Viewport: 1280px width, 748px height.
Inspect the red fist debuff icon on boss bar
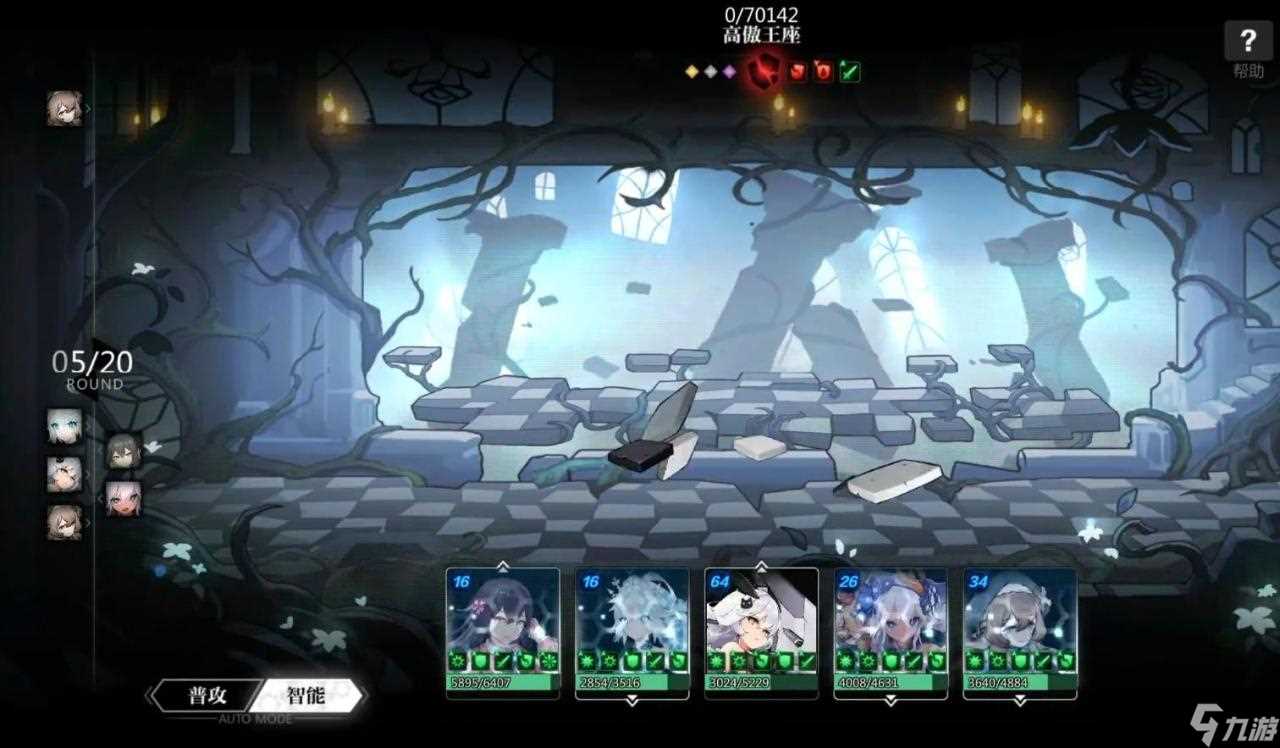point(797,72)
